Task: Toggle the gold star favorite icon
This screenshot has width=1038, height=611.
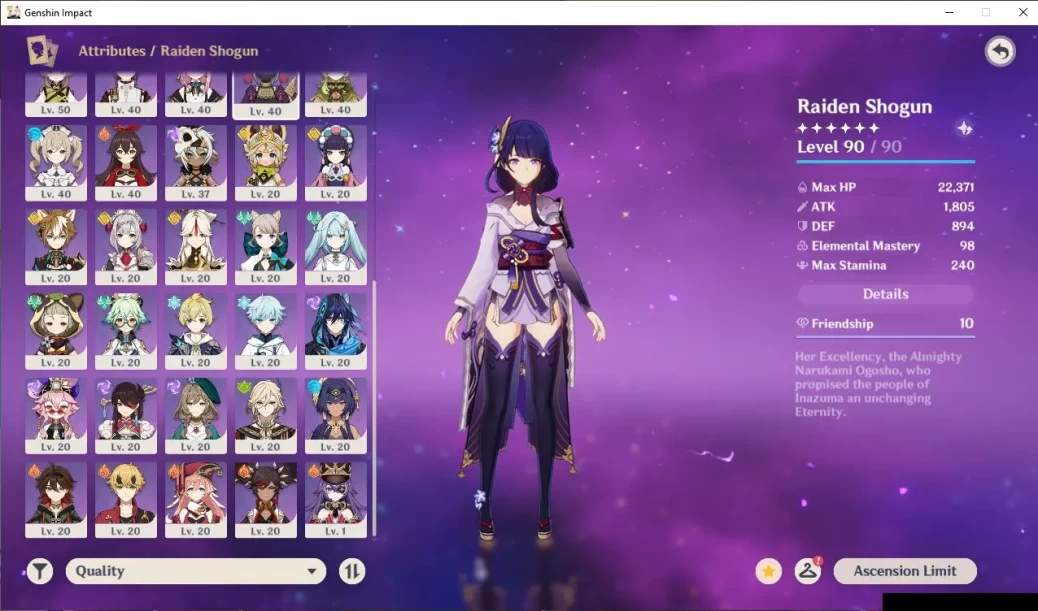Action: click(x=768, y=571)
